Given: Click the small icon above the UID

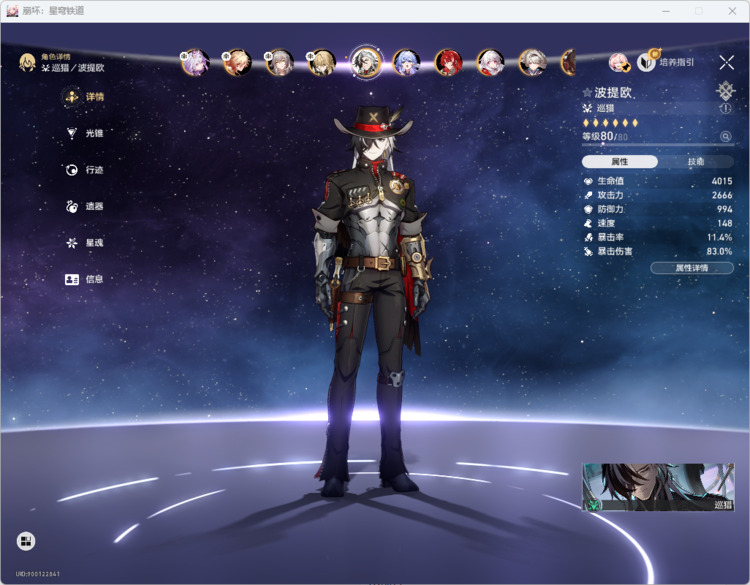Looking at the screenshot, I should [x=26, y=541].
